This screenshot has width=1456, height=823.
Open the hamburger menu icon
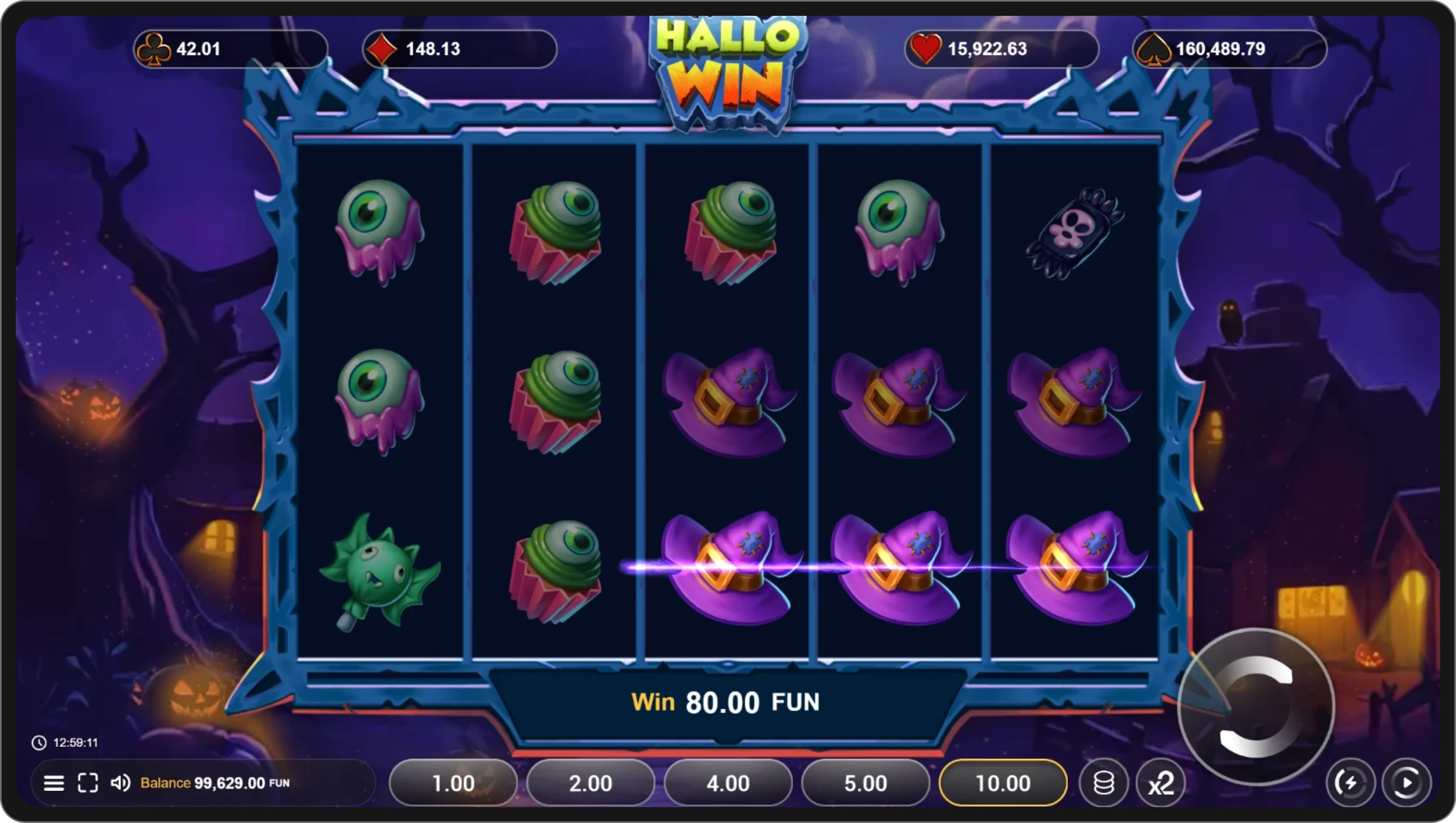coord(54,783)
